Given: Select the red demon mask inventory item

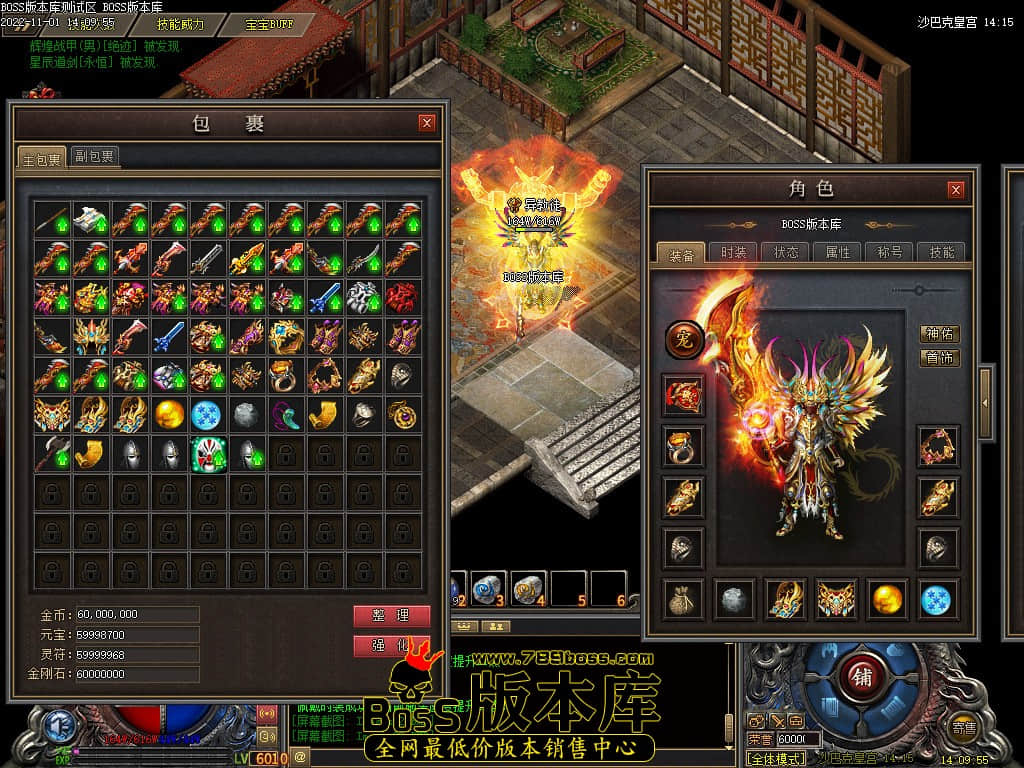Looking at the screenshot, I should click(x=403, y=297).
